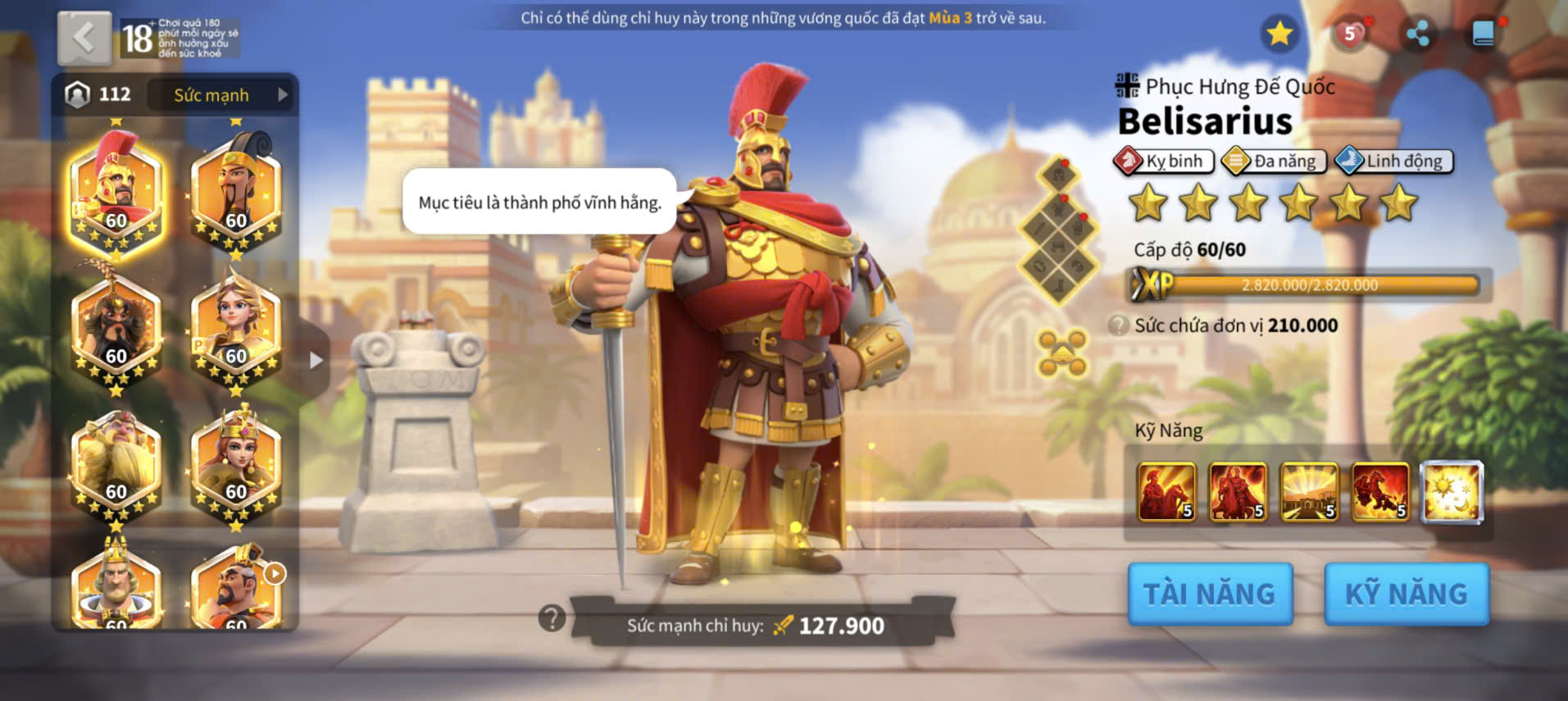Screen dimensions: 1568x701
Task: Select the Belisarius commander portrait
Action: (x=116, y=193)
